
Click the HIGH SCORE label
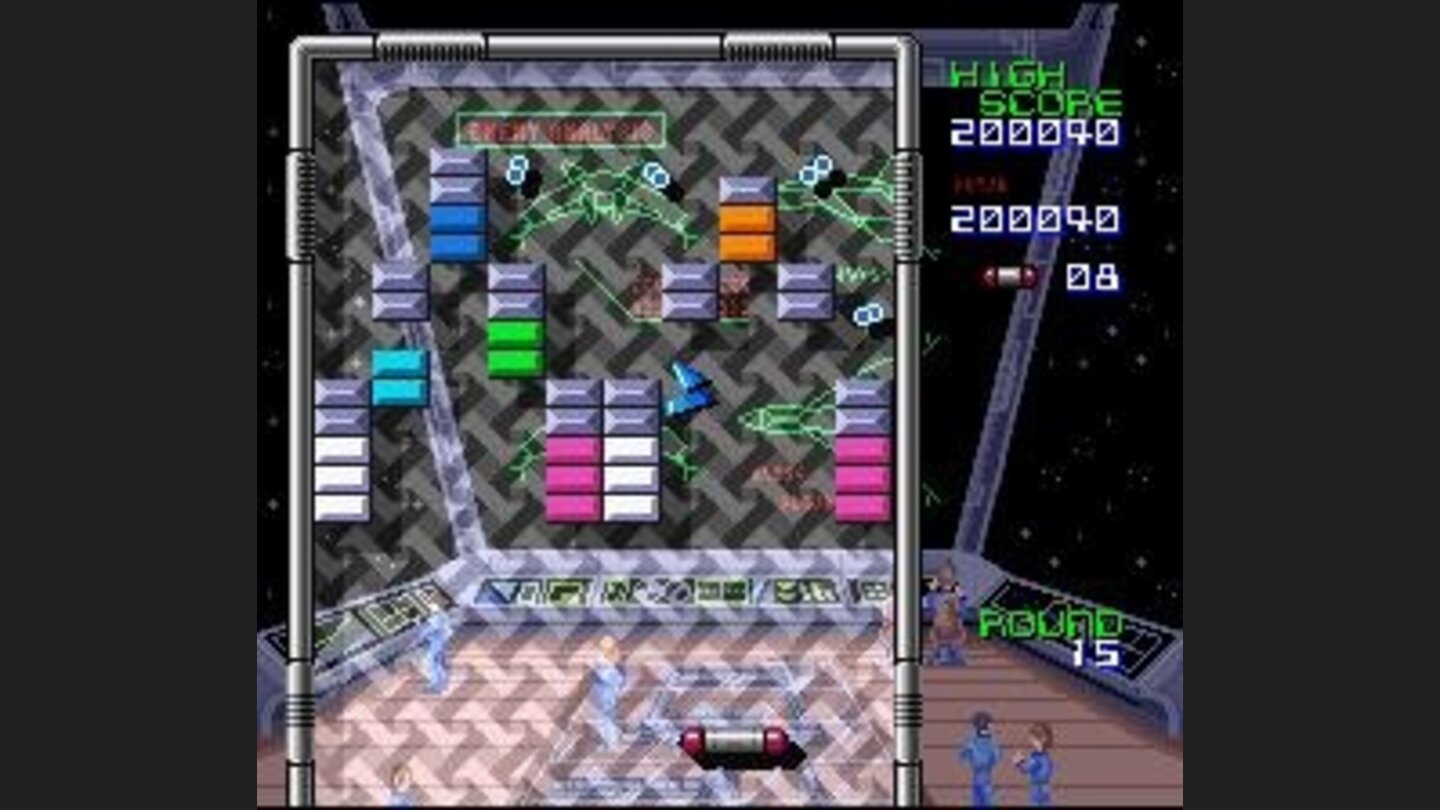[1035, 88]
